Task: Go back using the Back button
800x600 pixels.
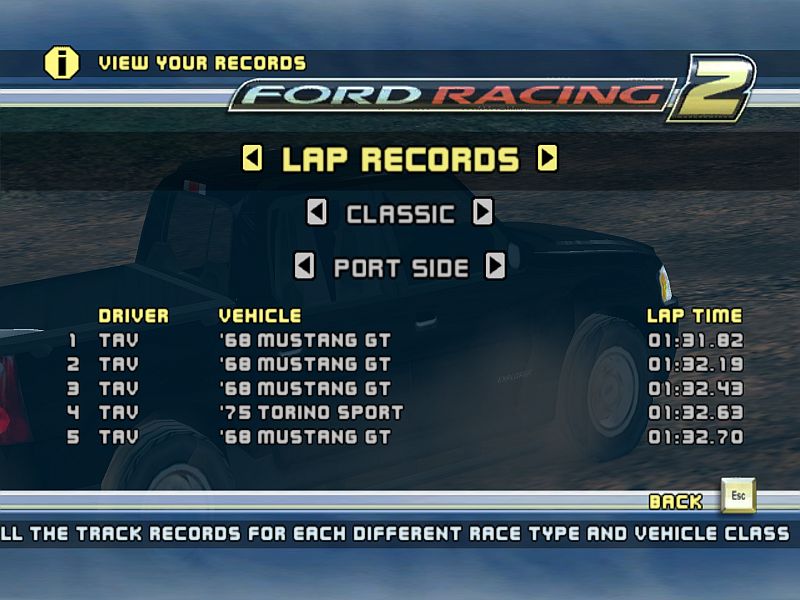Action: 739,496
